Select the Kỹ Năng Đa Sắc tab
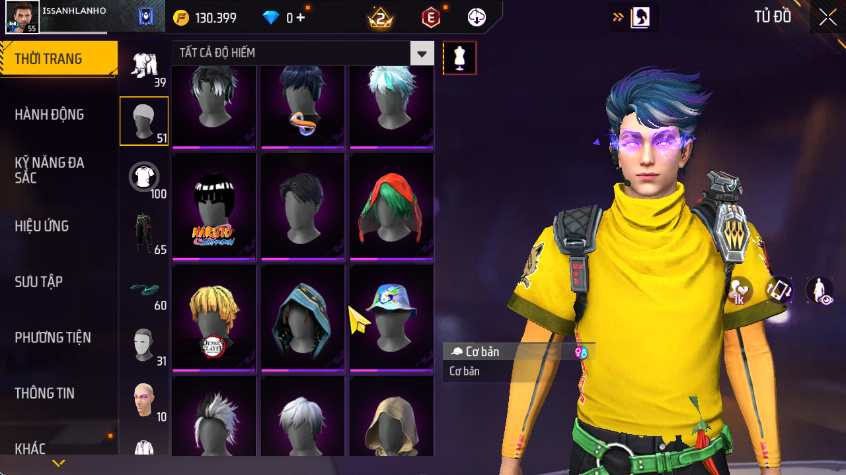 coord(52,169)
